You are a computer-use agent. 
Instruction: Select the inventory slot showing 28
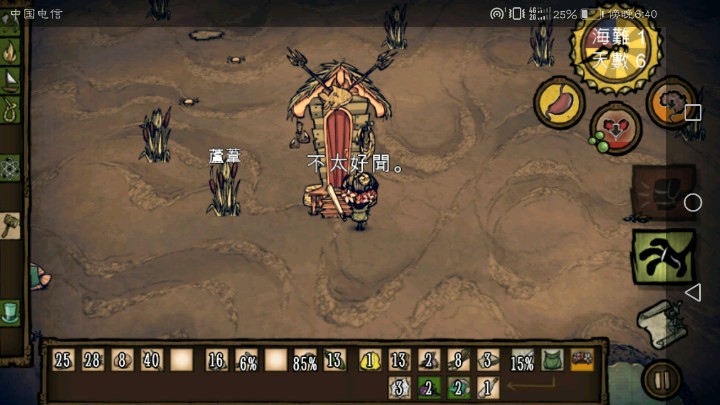(x=93, y=360)
